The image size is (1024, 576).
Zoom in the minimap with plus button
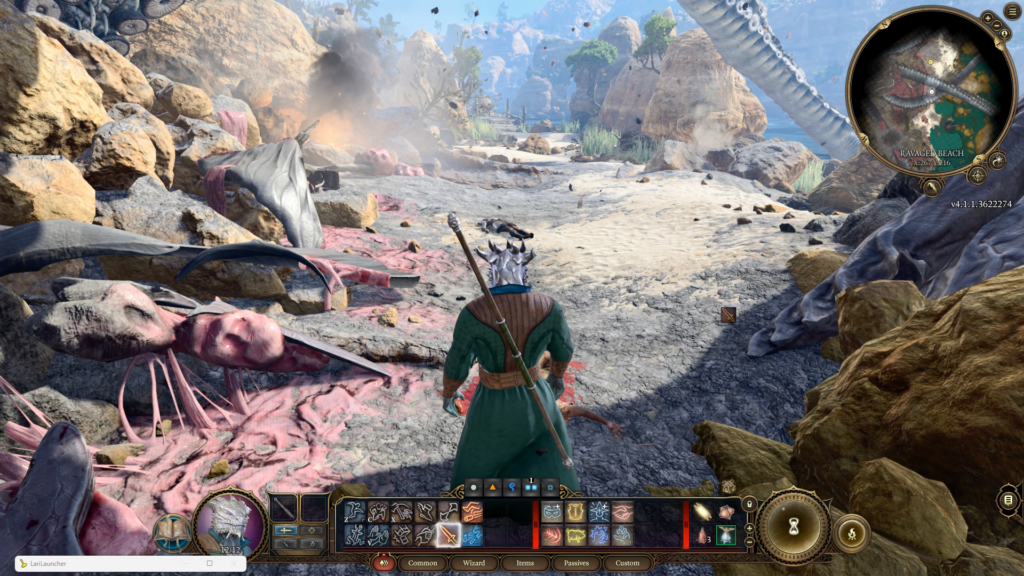tap(987, 18)
